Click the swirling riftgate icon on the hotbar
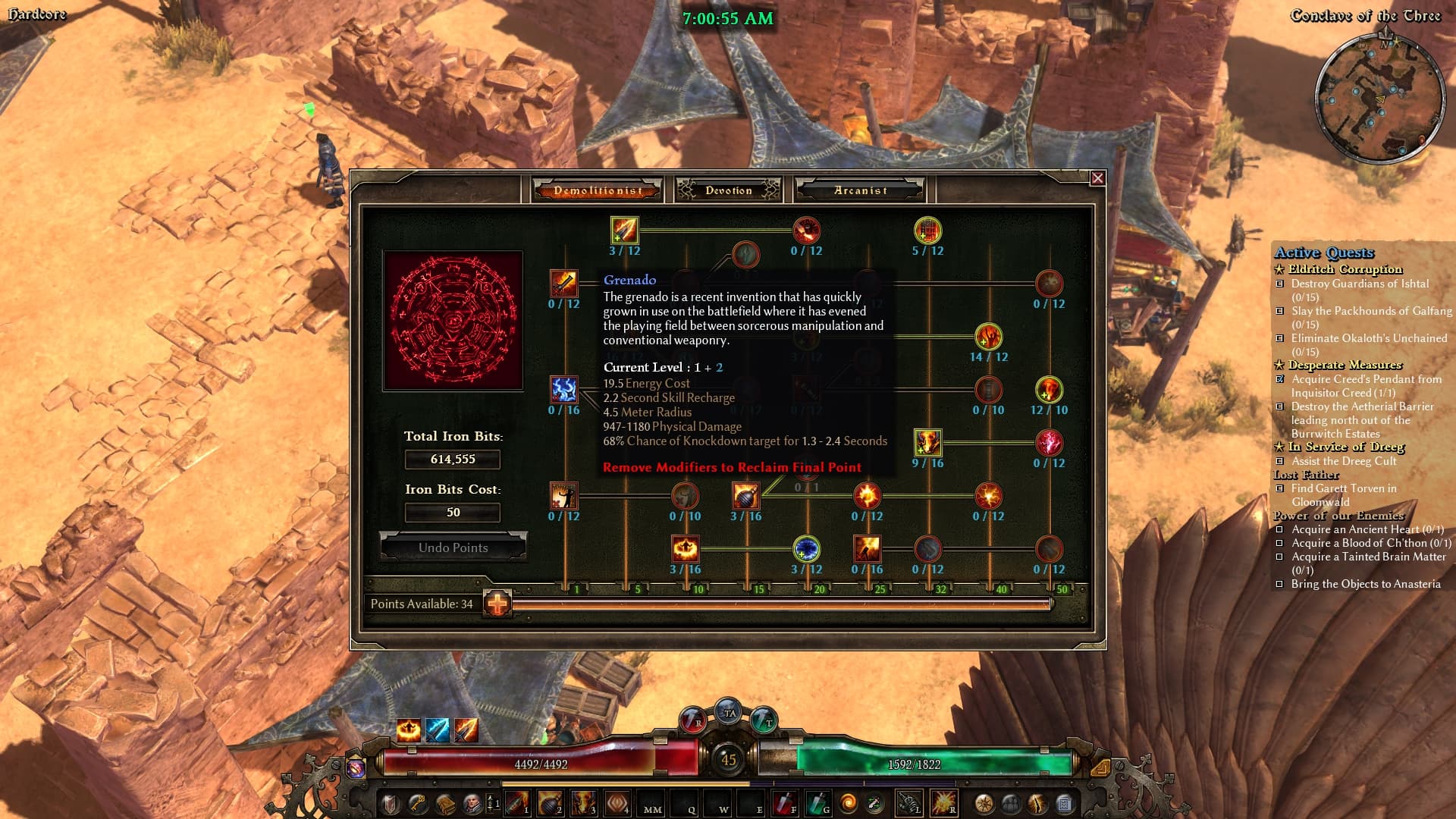The width and height of the screenshot is (1456, 819). pos(847,802)
